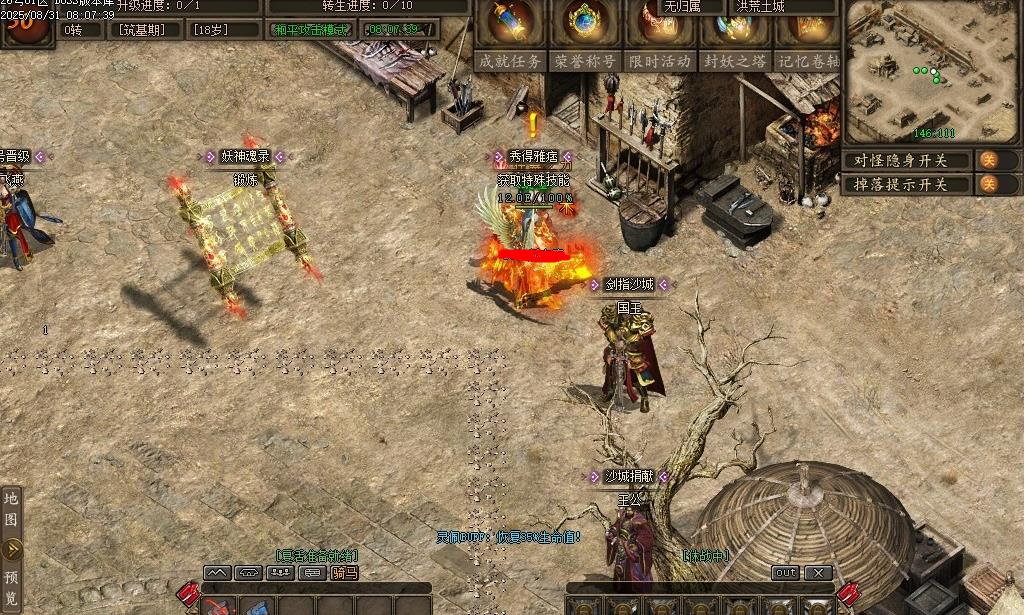Close the panel with the X button
This screenshot has width=1032, height=615.
pyautogui.click(x=818, y=573)
